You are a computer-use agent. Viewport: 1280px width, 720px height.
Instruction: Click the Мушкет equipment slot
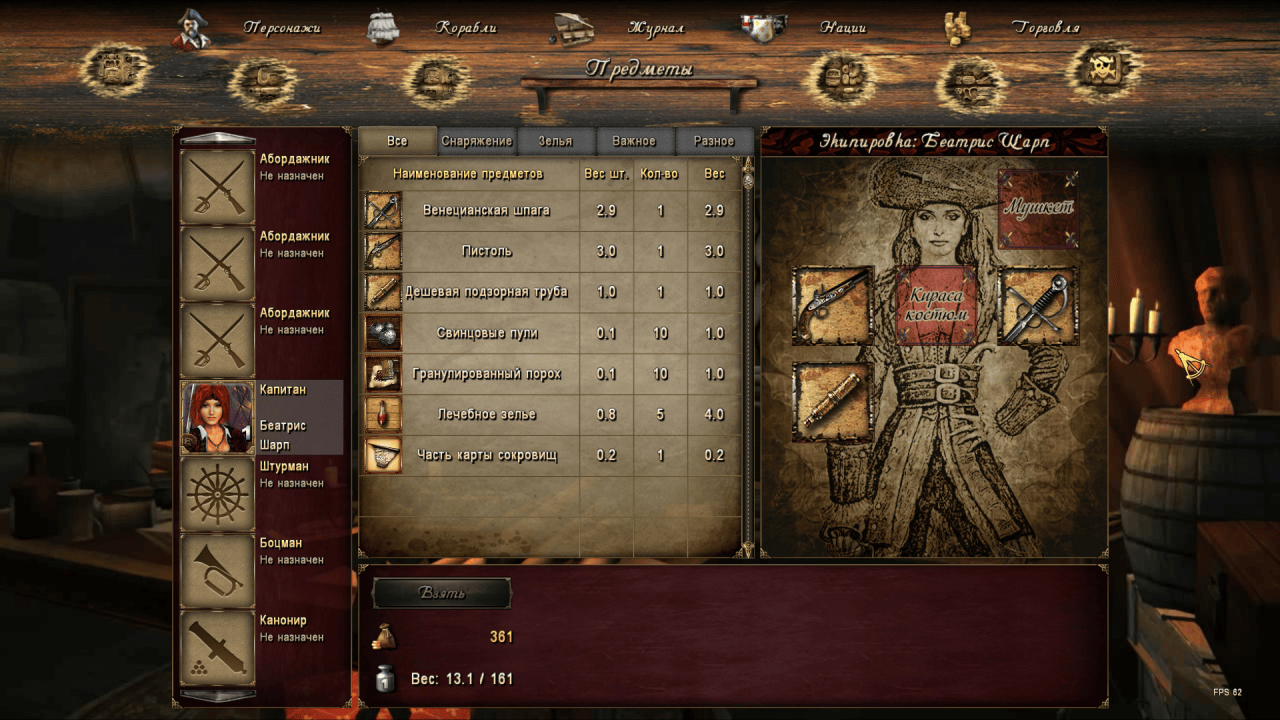[x=1038, y=208]
